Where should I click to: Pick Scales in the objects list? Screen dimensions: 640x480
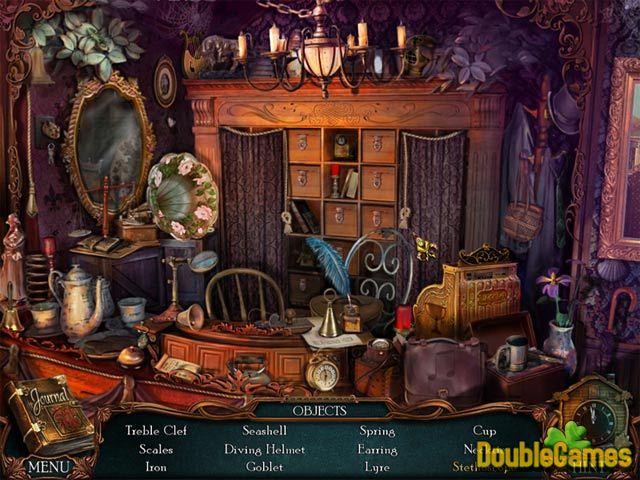(155, 449)
